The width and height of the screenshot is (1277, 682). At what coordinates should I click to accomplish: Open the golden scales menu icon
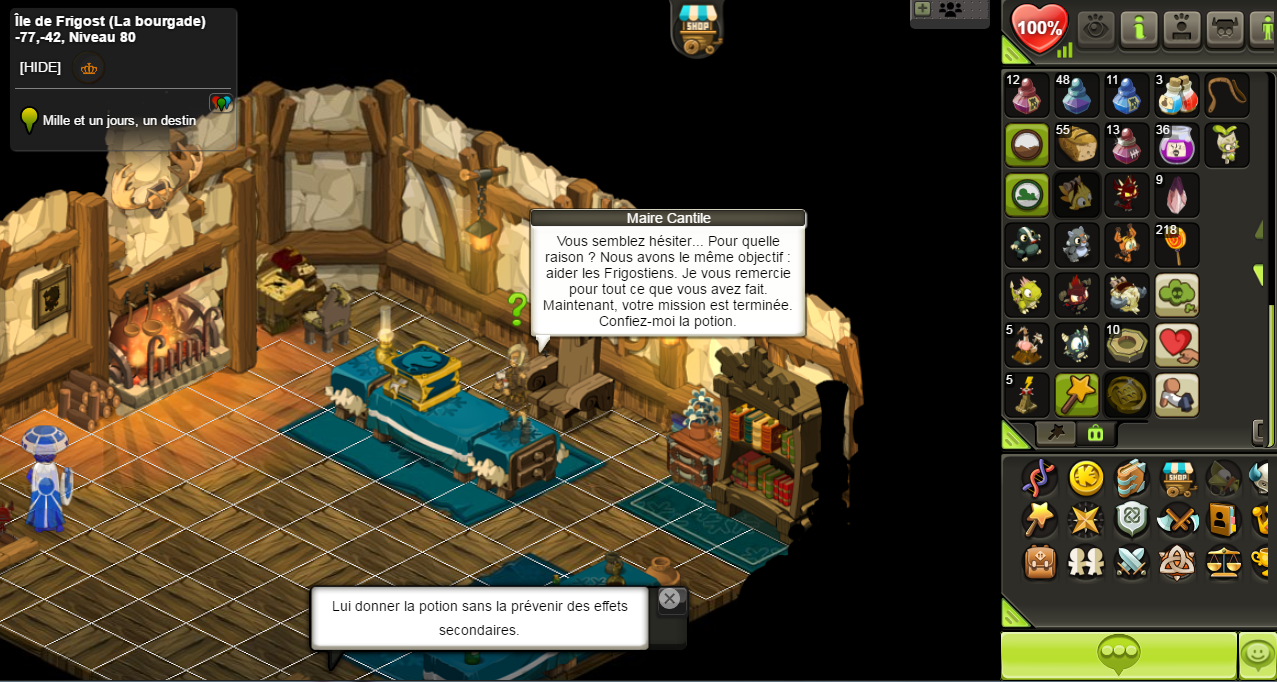pos(1224,562)
